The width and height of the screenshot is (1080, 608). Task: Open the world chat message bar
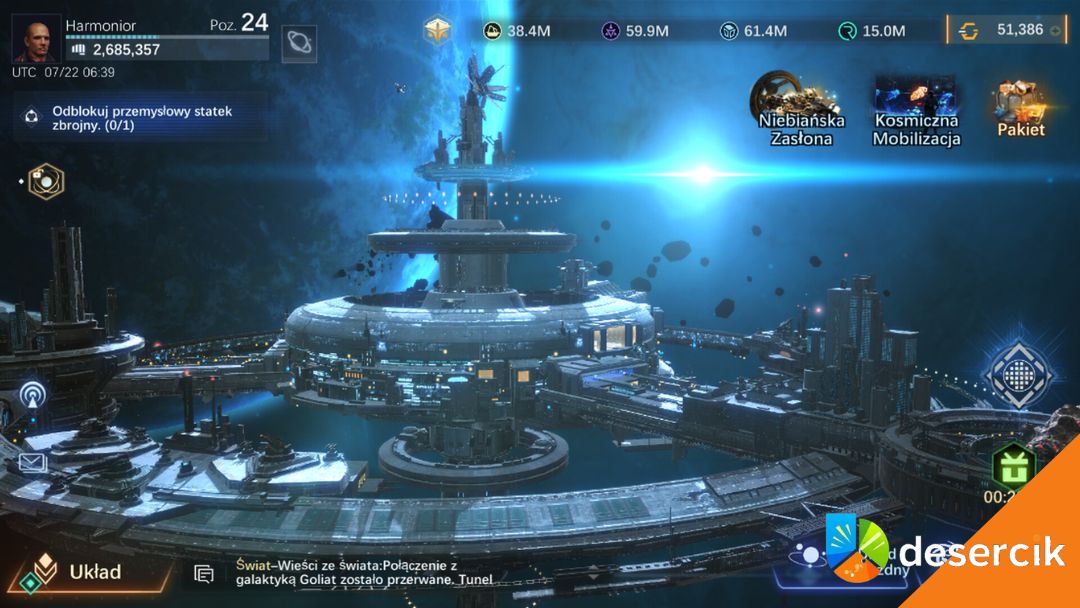point(360,572)
